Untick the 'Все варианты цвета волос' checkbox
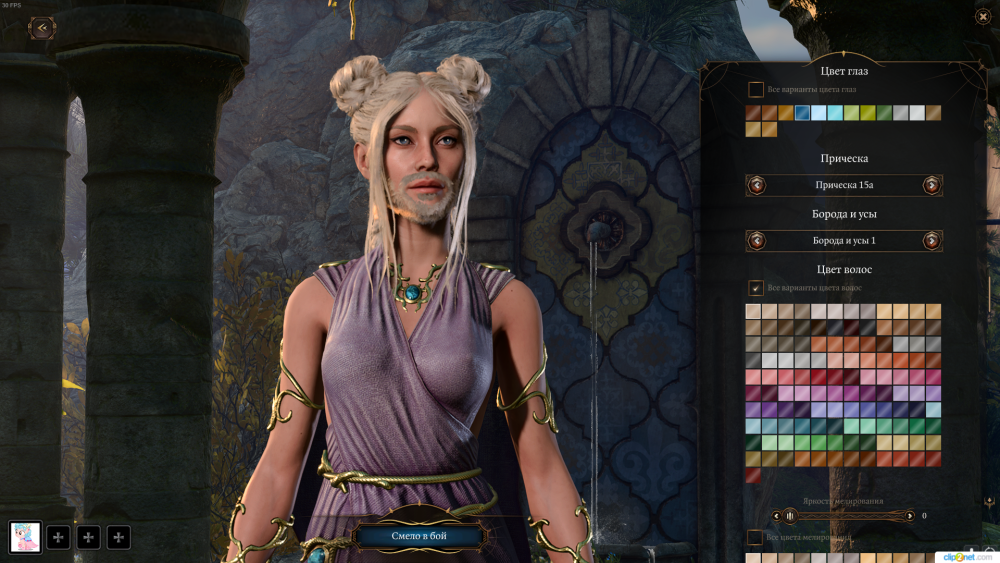Image resolution: width=1000 pixels, height=563 pixels. point(756,288)
